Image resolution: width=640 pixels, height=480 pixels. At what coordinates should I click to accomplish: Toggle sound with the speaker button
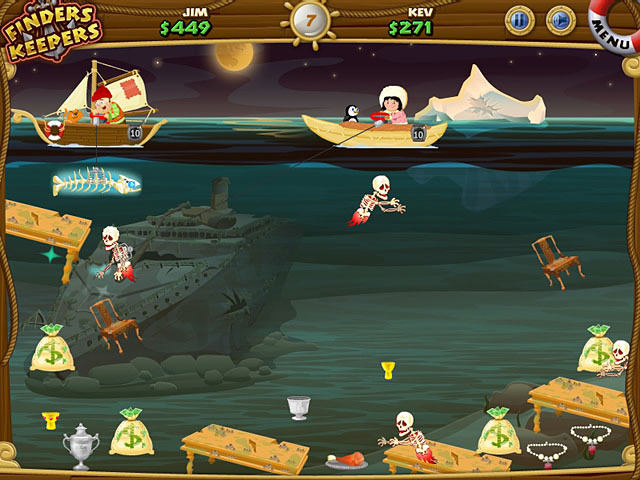tap(561, 19)
